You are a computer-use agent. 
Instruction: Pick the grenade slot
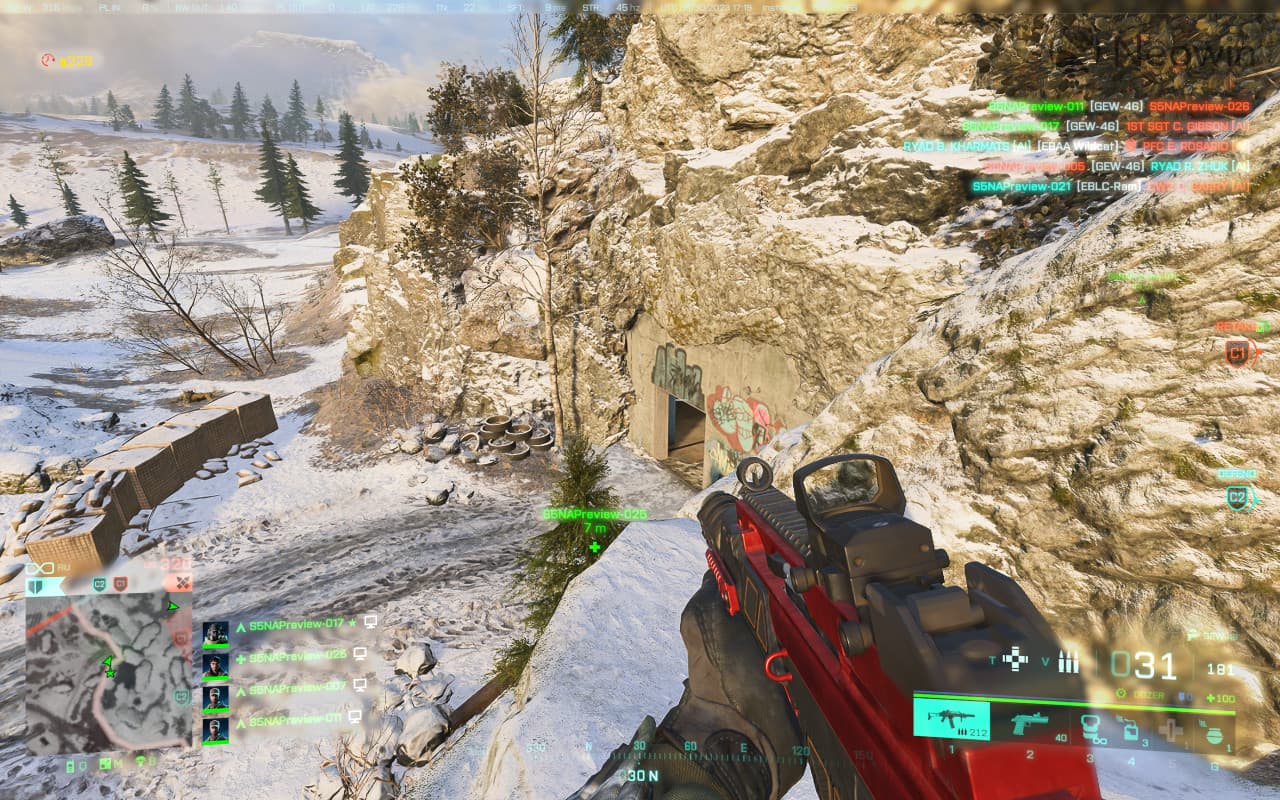[1214, 733]
